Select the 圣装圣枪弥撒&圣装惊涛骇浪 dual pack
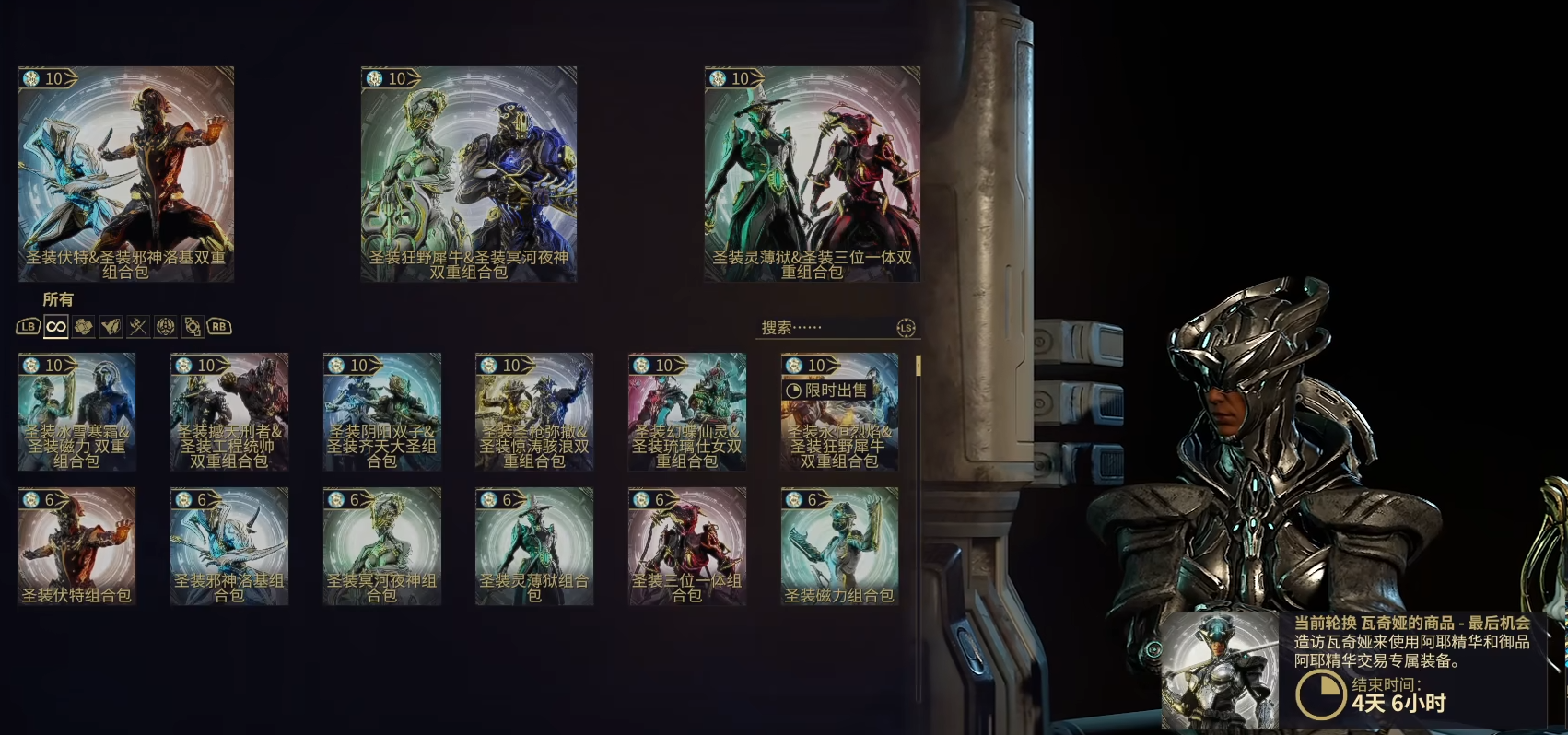 (x=534, y=412)
